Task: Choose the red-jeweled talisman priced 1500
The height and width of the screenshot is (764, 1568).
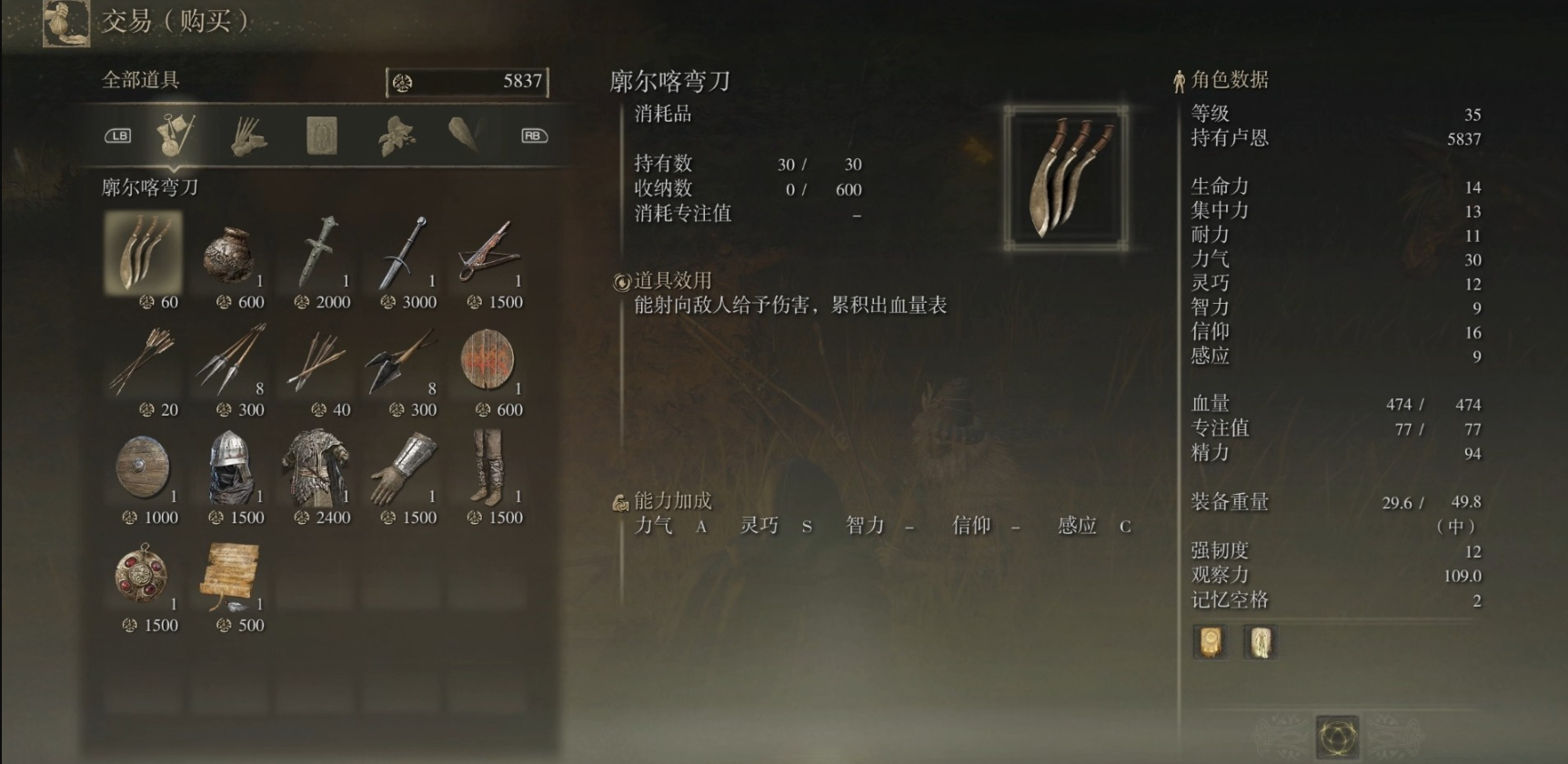Action: click(x=144, y=577)
